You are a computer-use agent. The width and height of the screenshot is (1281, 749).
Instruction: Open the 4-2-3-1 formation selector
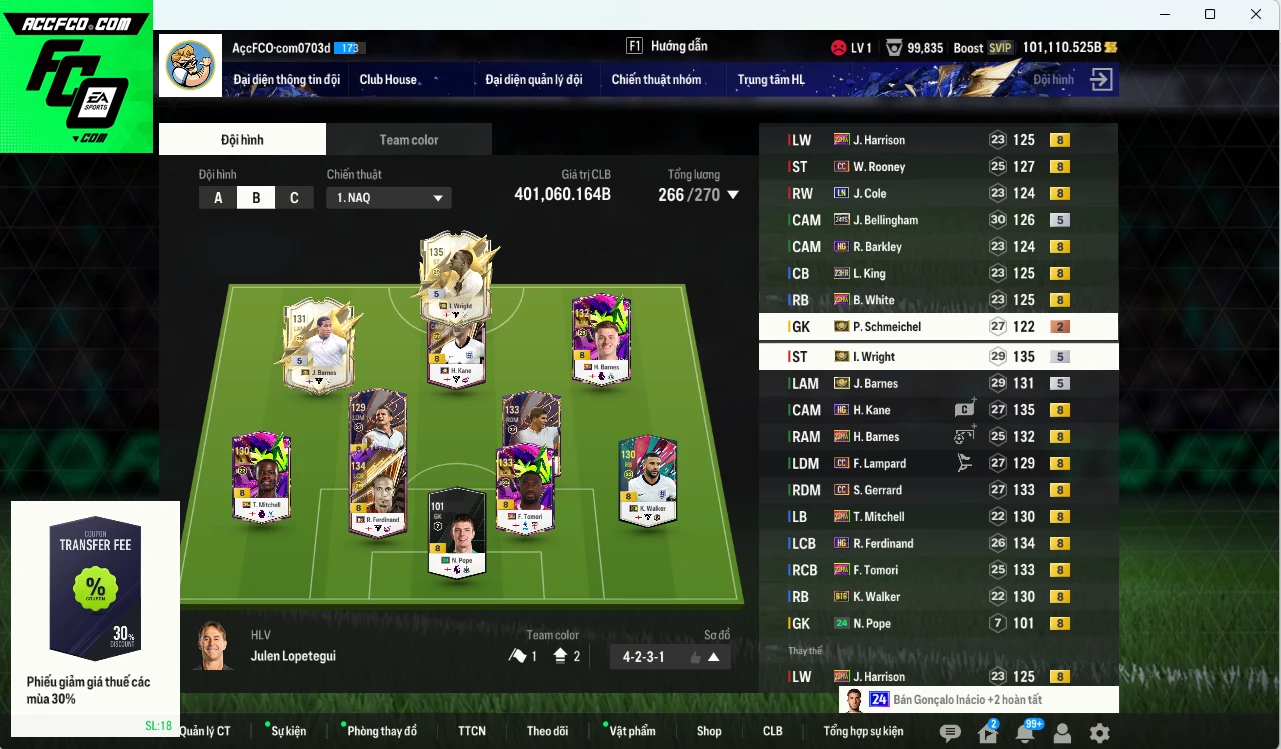670,657
